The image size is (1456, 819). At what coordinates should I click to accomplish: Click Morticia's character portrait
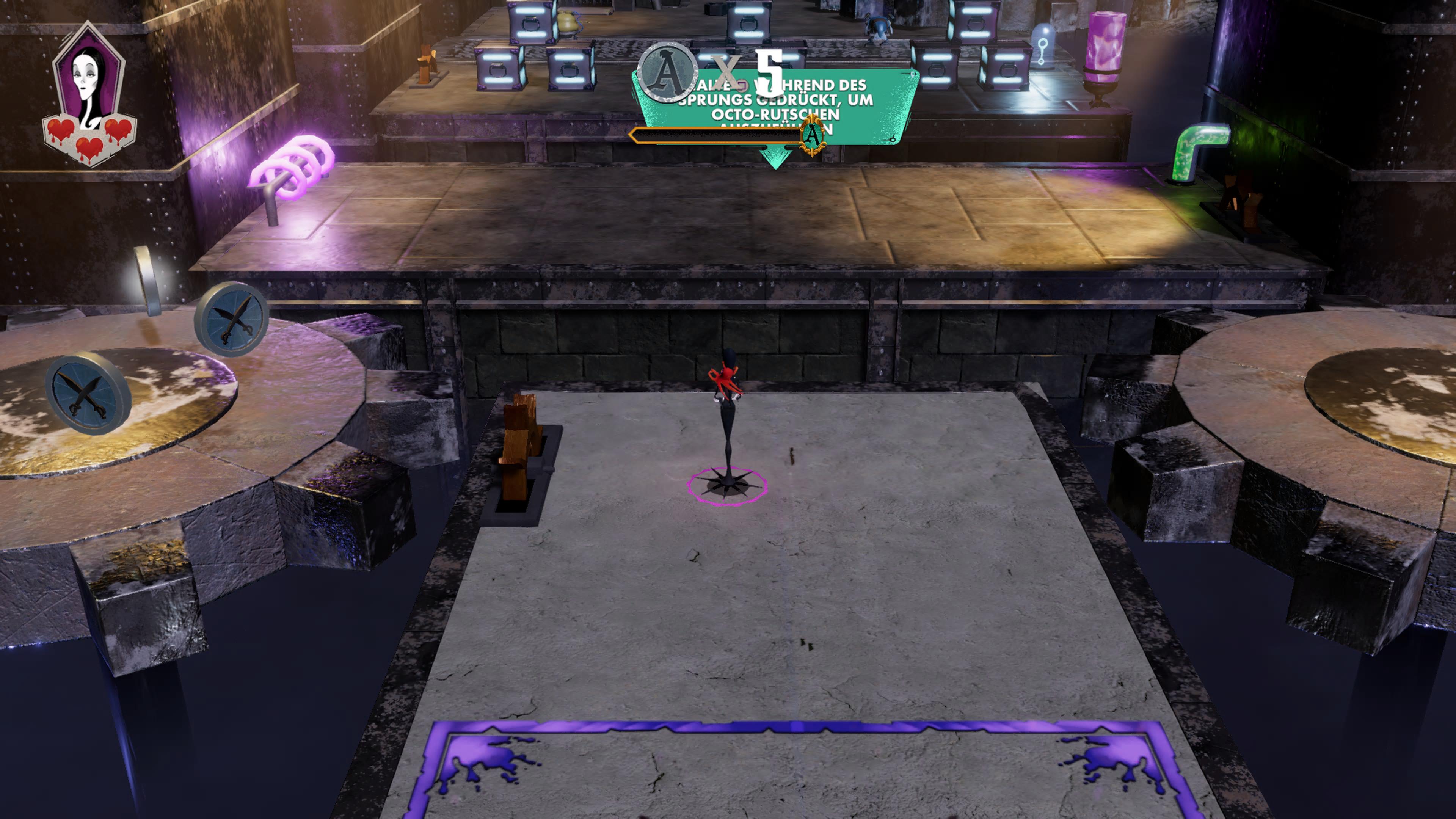coord(89,79)
